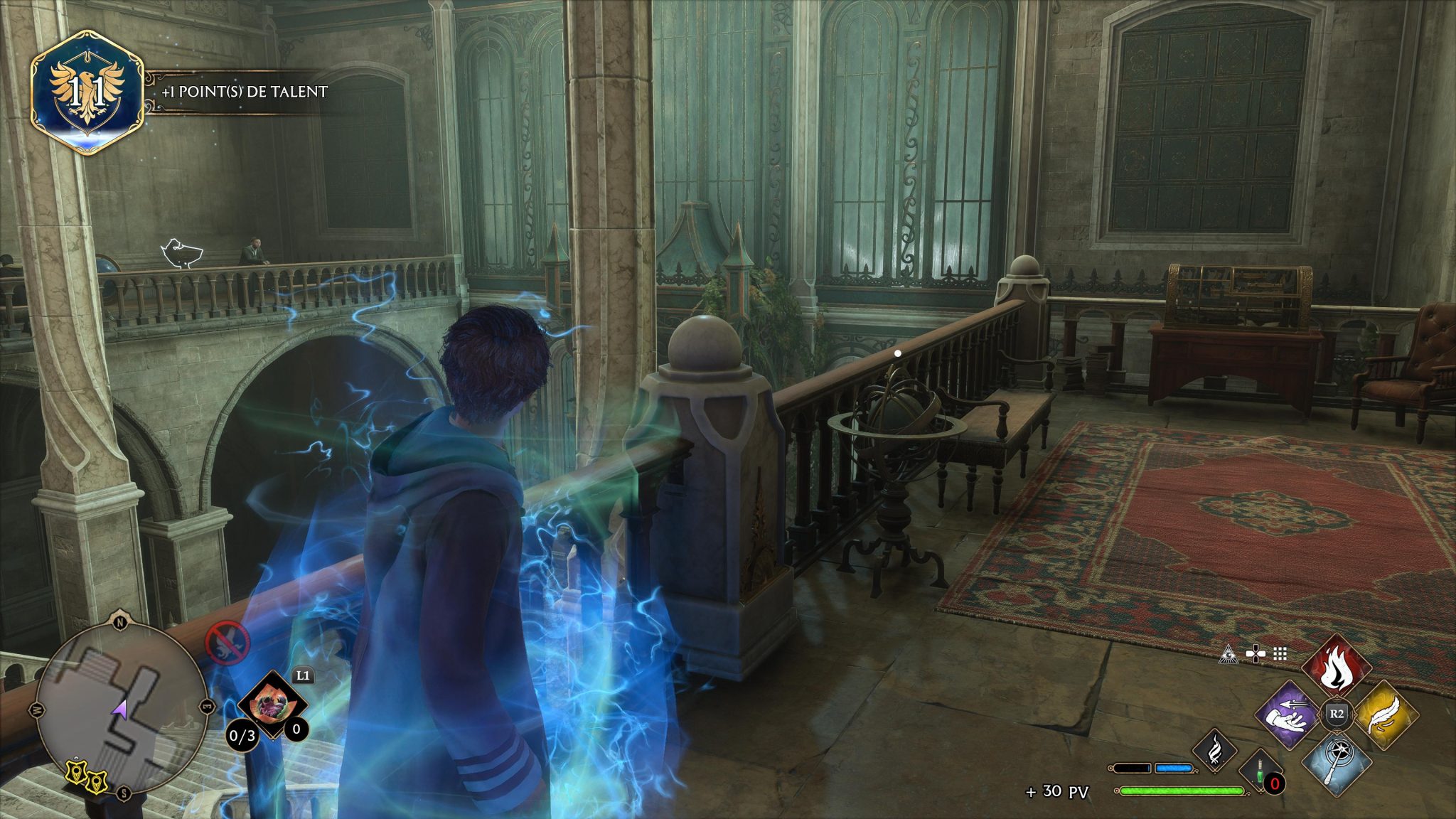This screenshot has width=1456, height=819.
Task: Click the 0/3 Mandrake counter bubble
Action: tap(242, 734)
